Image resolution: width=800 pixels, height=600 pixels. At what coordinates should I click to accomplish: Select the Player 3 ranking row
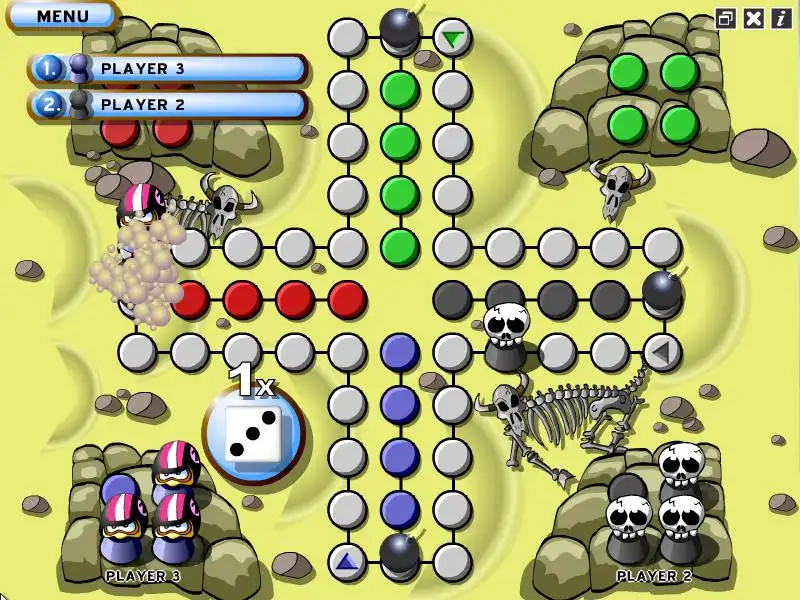coord(168,69)
